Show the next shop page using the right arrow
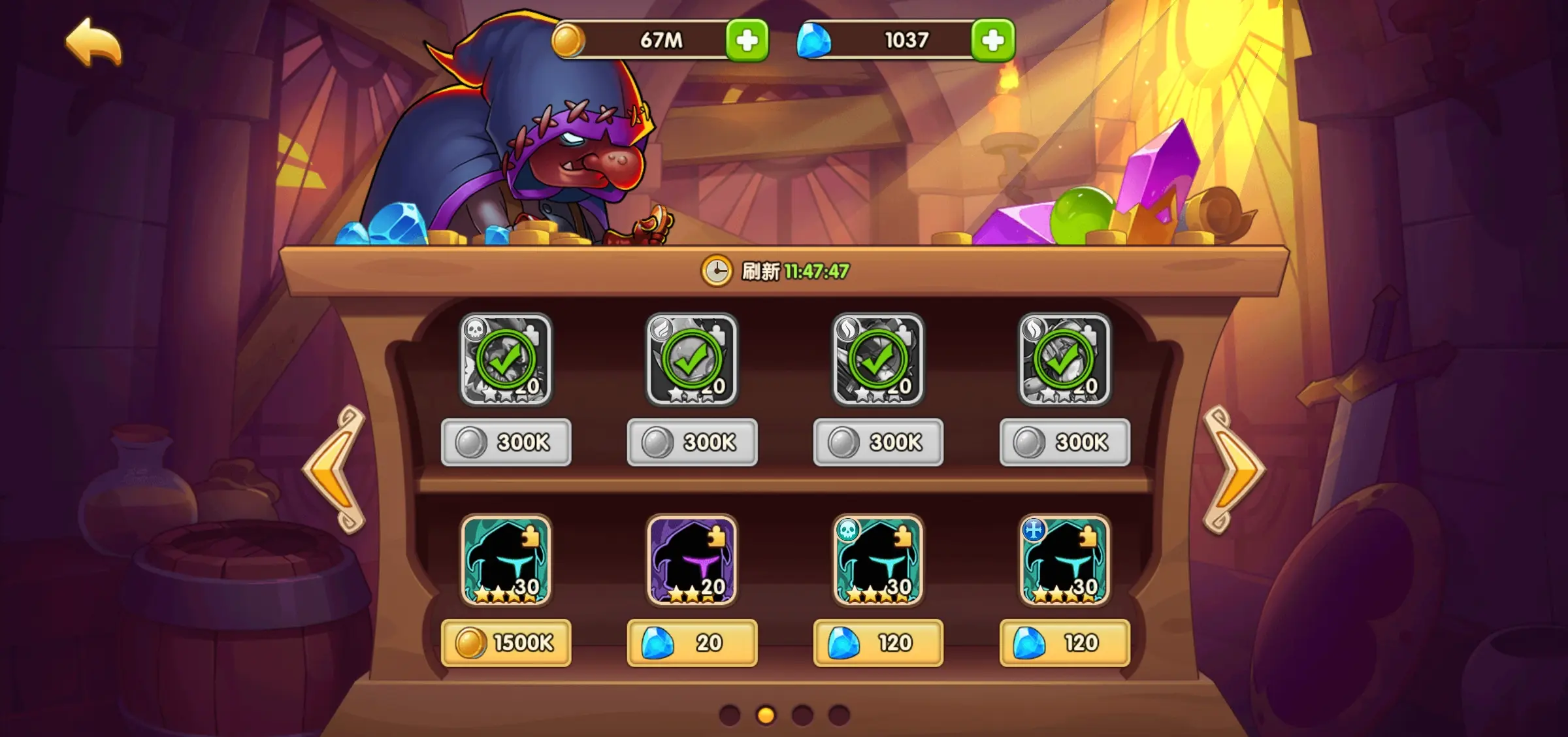Viewport: 1568px width, 737px height. point(1233,469)
